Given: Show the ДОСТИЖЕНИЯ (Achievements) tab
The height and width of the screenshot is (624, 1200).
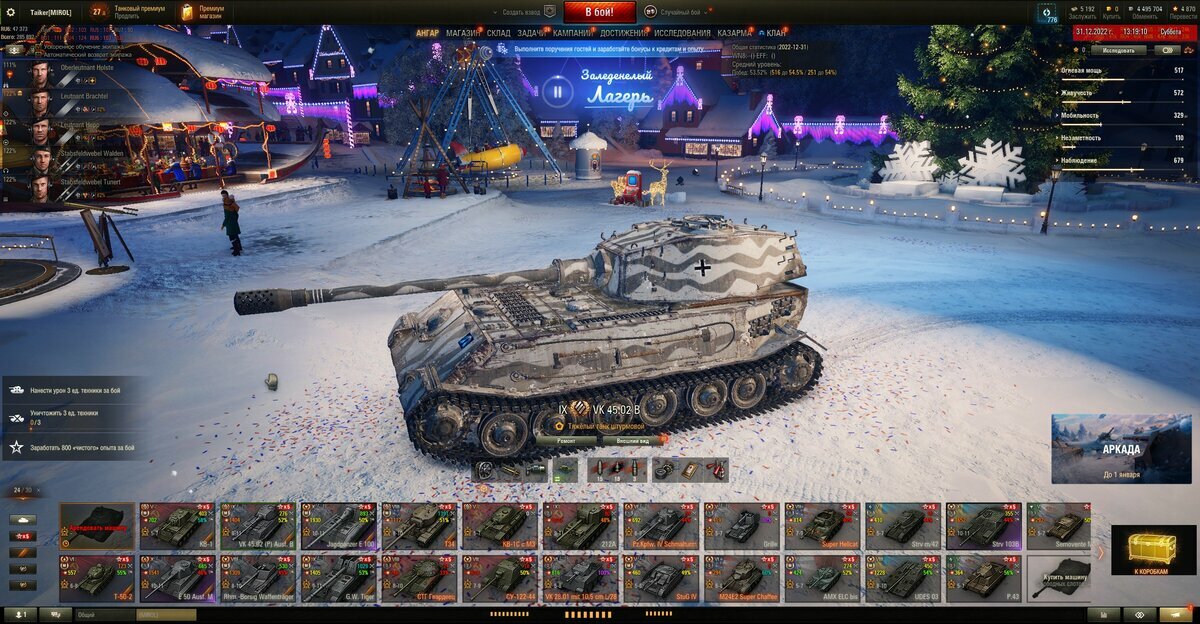Looking at the screenshot, I should [623, 33].
